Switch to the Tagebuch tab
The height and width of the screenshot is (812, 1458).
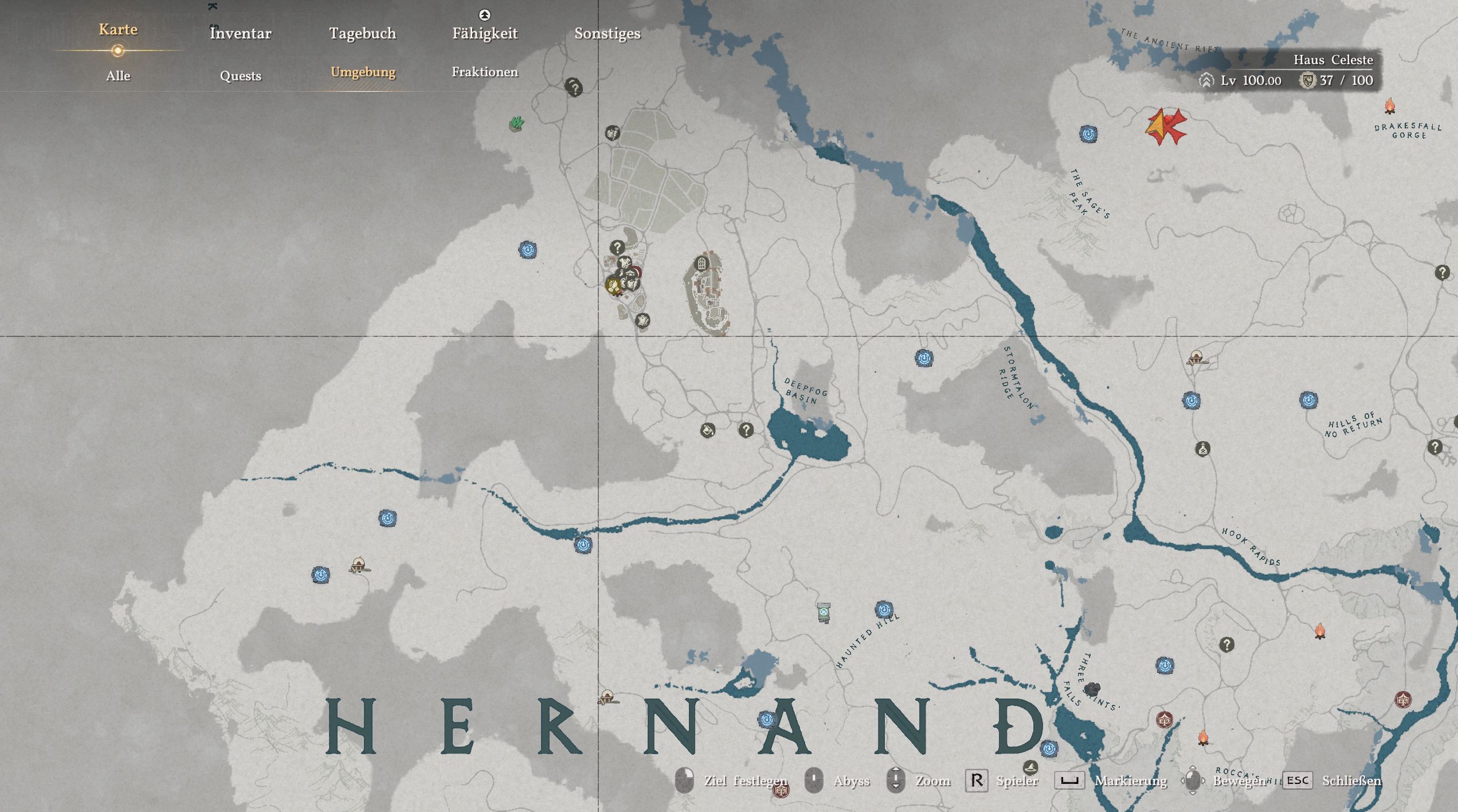click(x=362, y=33)
